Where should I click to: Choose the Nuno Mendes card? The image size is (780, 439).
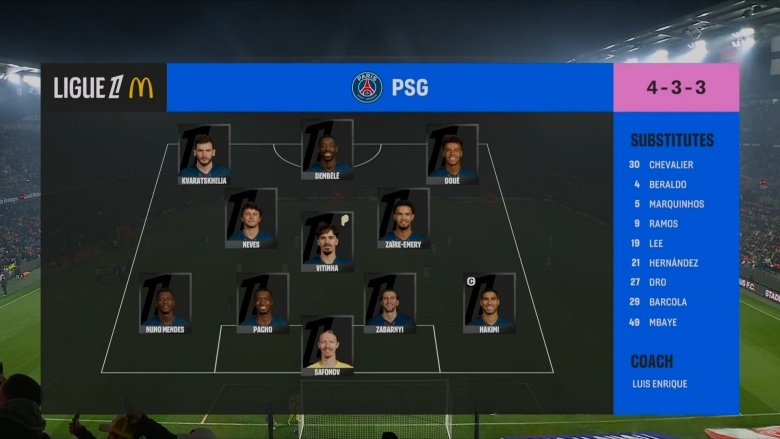(x=165, y=302)
